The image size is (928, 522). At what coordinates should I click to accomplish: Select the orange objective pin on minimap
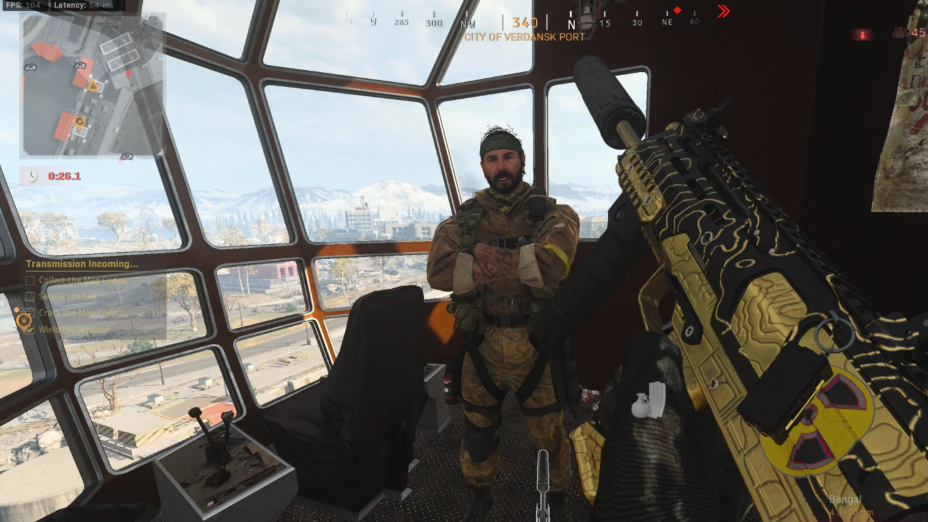click(79, 122)
